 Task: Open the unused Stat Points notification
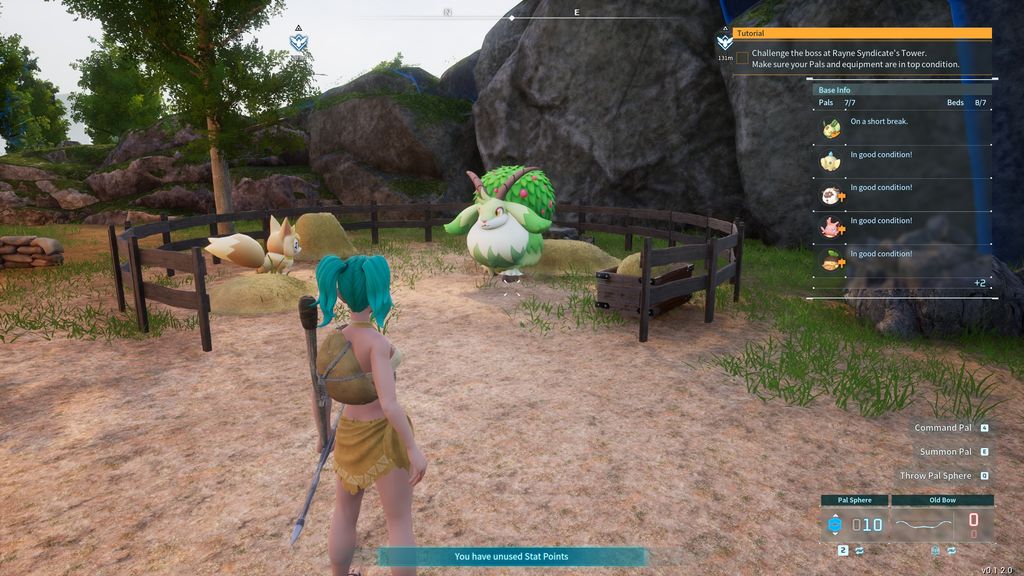(x=512, y=557)
